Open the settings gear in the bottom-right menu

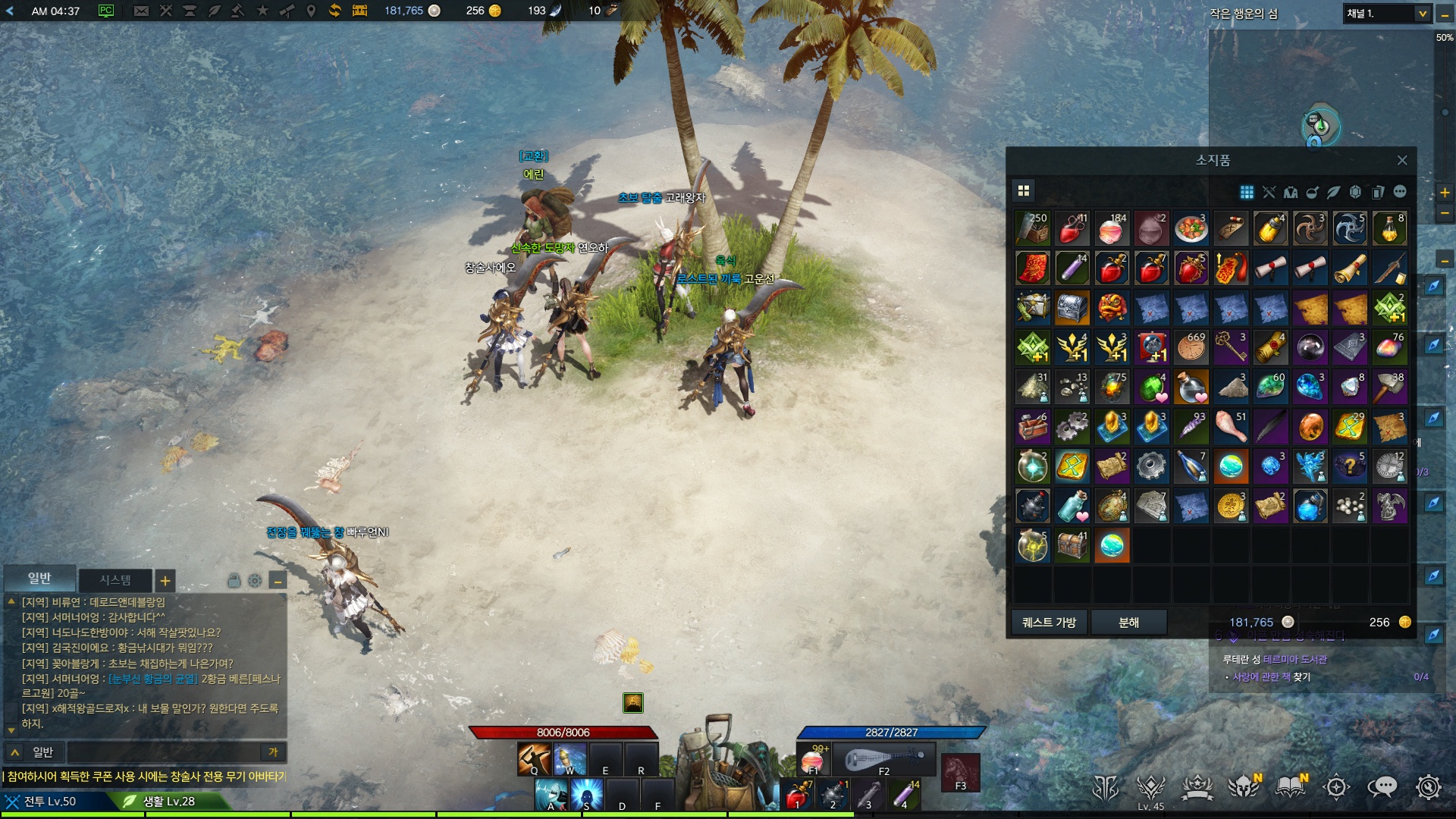tap(1428, 787)
